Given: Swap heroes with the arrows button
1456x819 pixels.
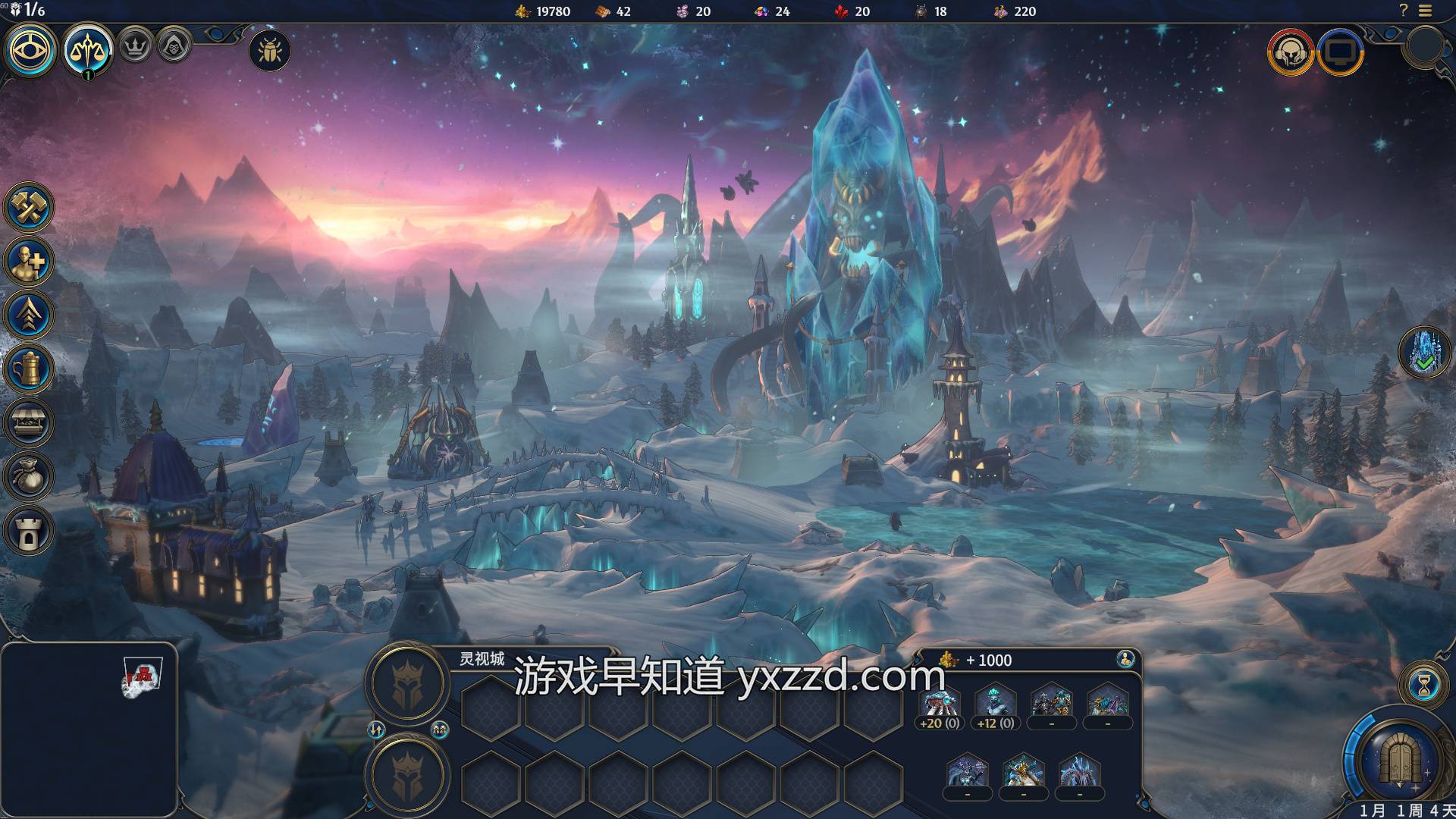Looking at the screenshot, I should pos(377,730).
